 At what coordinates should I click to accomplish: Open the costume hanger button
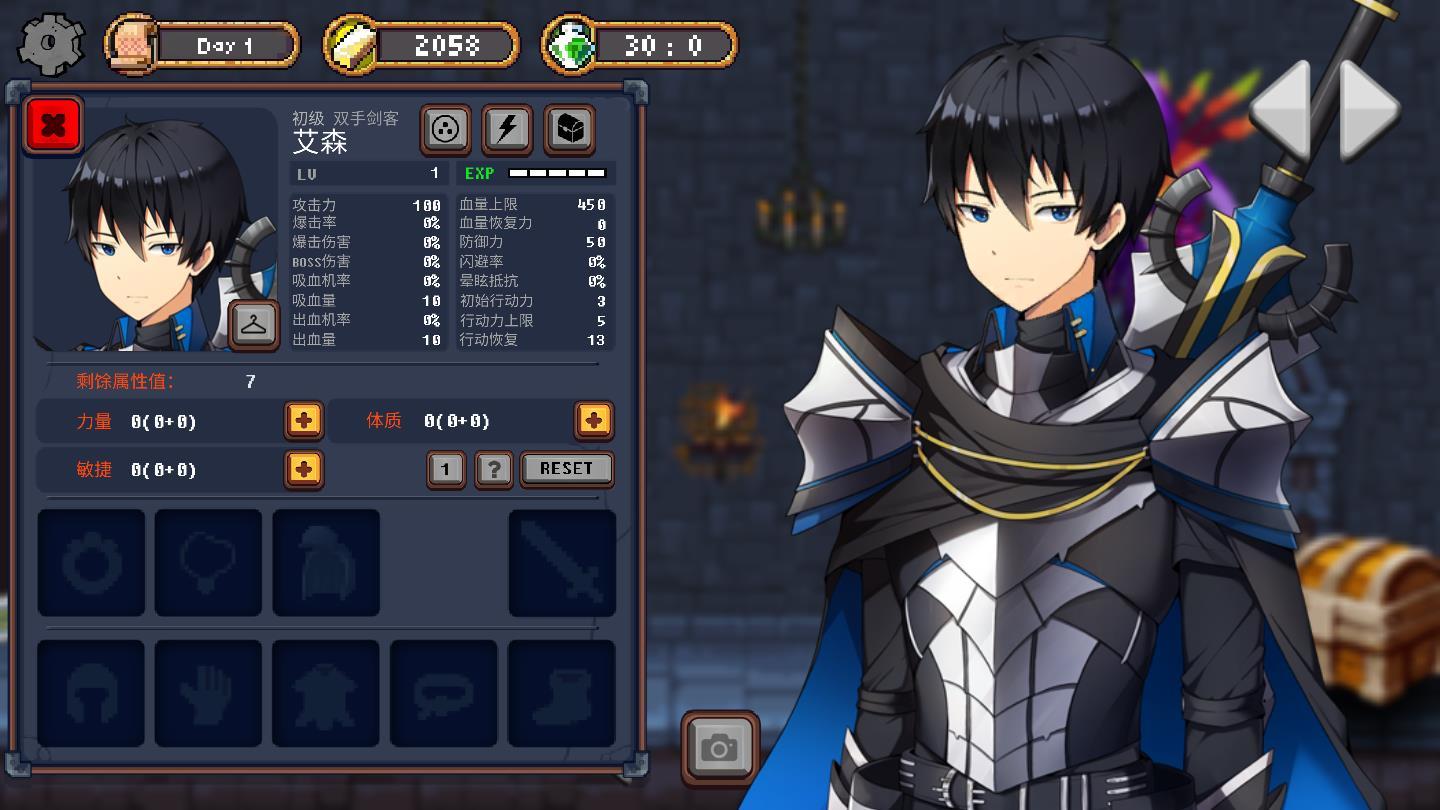point(254,324)
